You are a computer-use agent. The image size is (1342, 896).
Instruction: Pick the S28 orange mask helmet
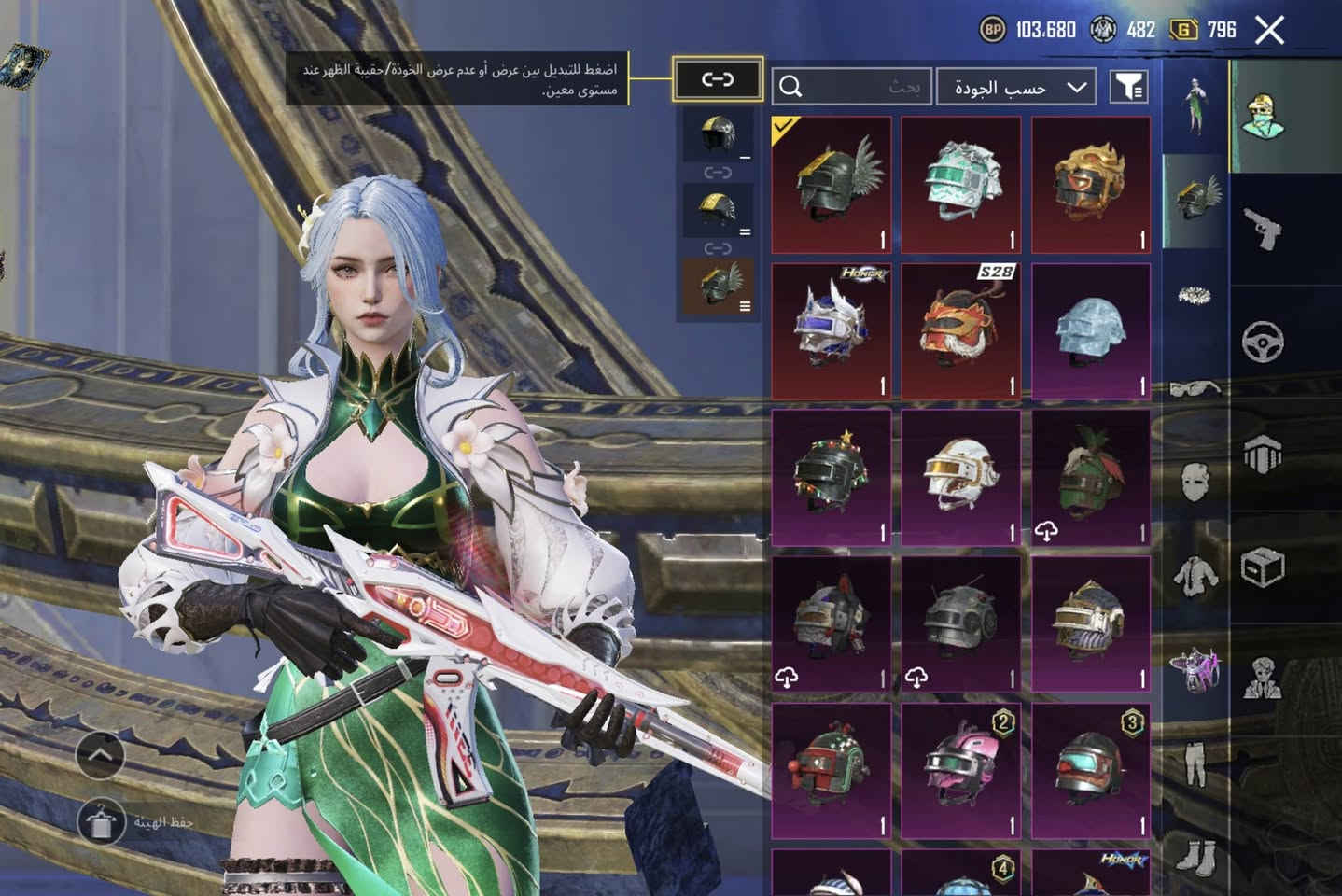(x=961, y=330)
